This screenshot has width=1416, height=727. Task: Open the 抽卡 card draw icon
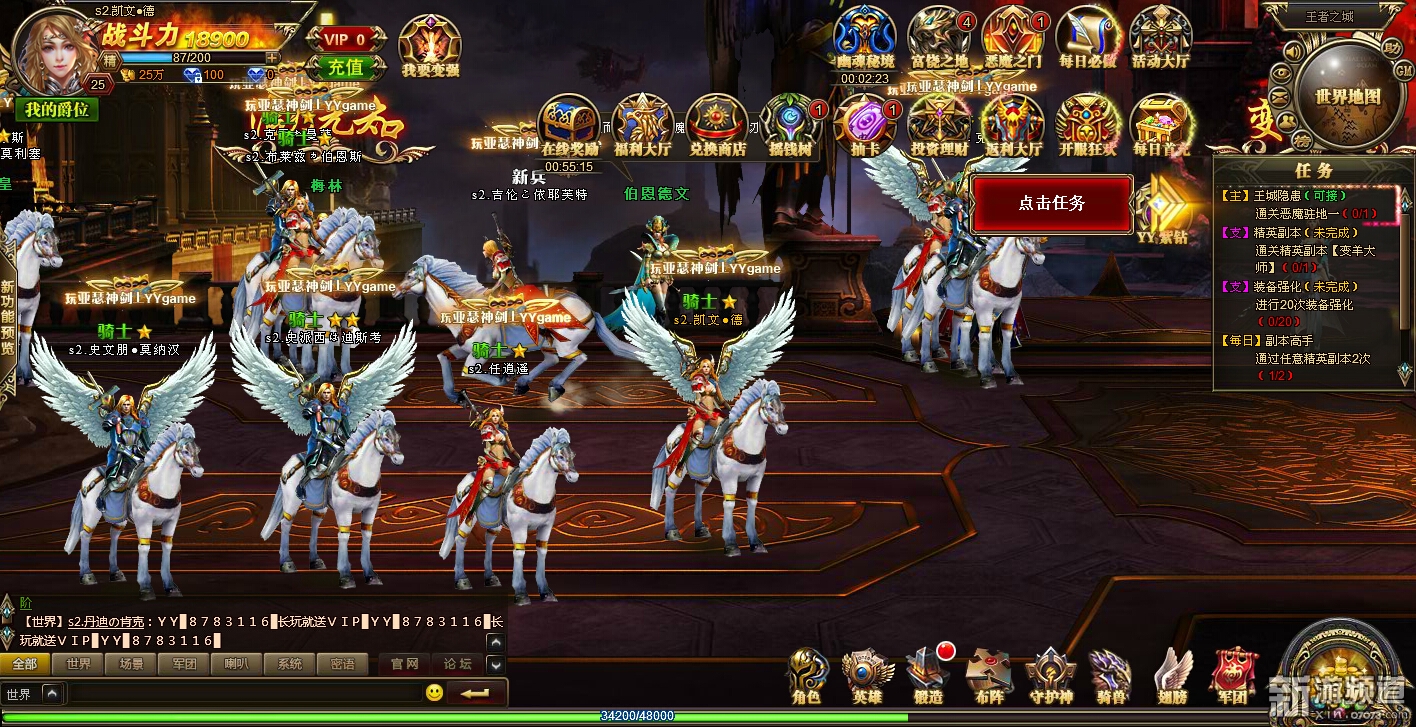(864, 123)
